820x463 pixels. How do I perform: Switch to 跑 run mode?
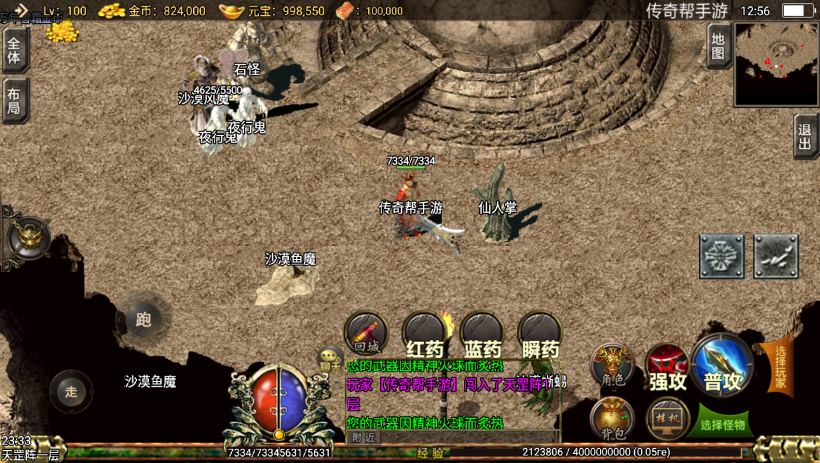click(x=143, y=319)
